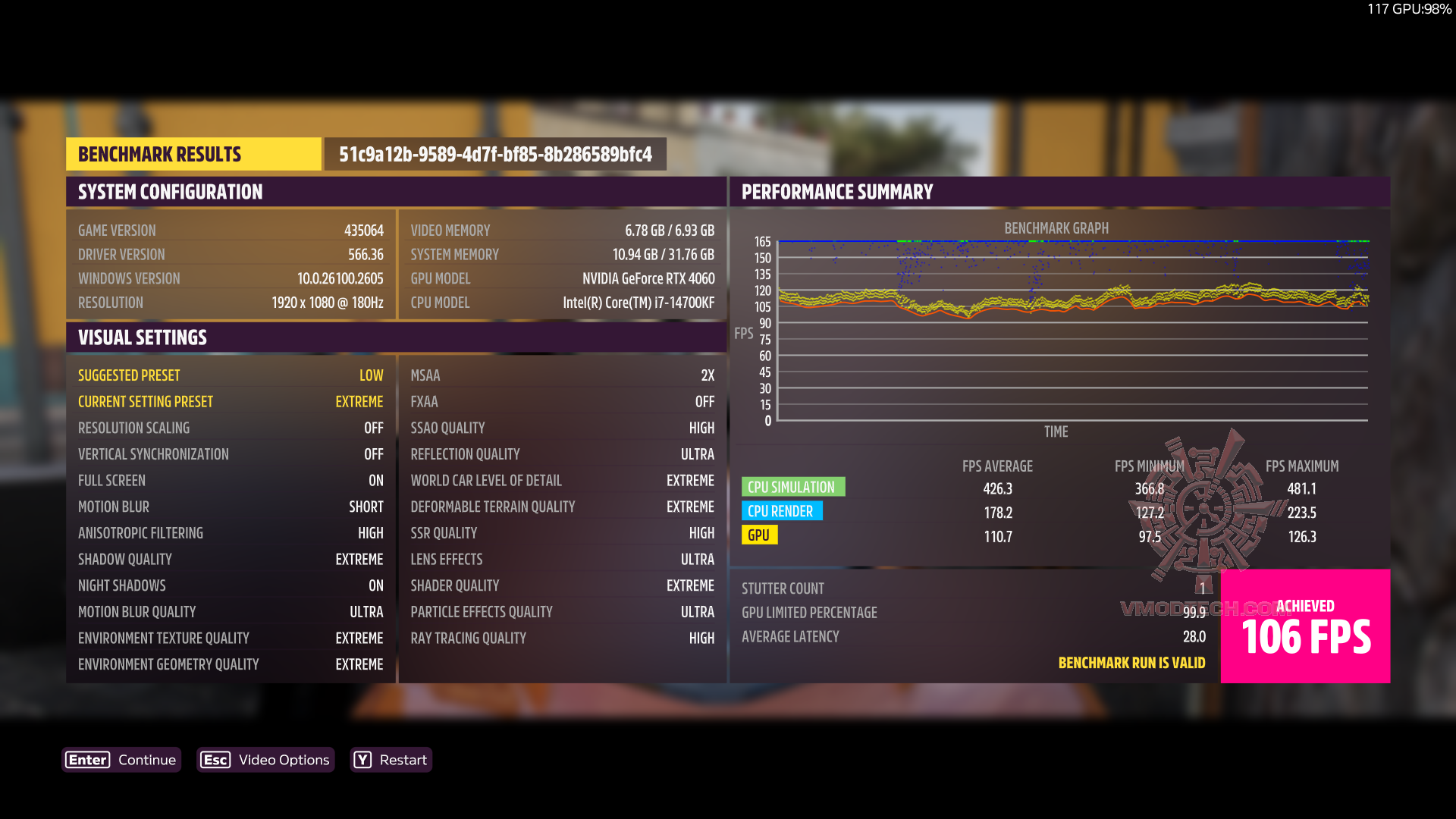Switch to the PERFORMANCE SUMMARY panel
The width and height of the screenshot is (1456, 819).
click(x=836, y=192)
